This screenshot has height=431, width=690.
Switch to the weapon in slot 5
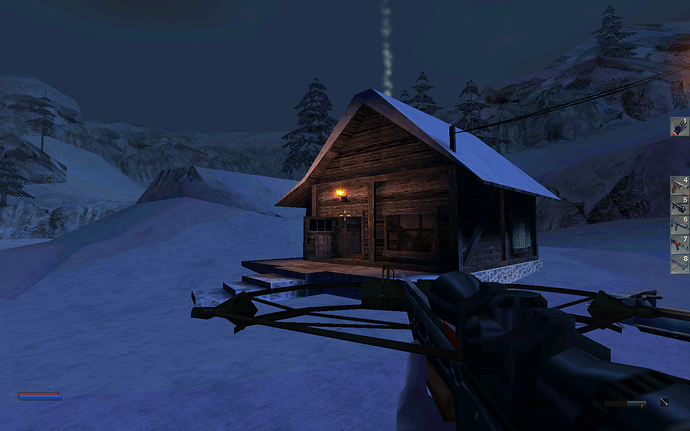680,204
